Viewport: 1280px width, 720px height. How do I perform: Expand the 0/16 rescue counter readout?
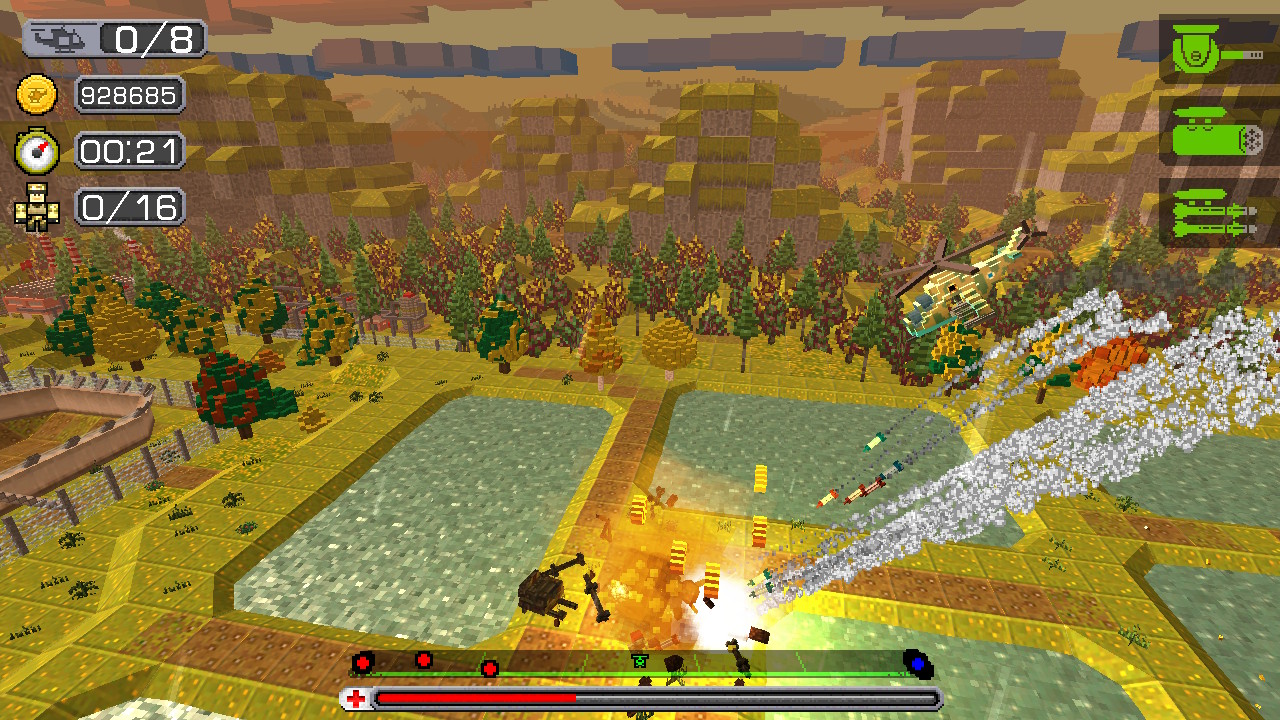[x=130, y=207]
